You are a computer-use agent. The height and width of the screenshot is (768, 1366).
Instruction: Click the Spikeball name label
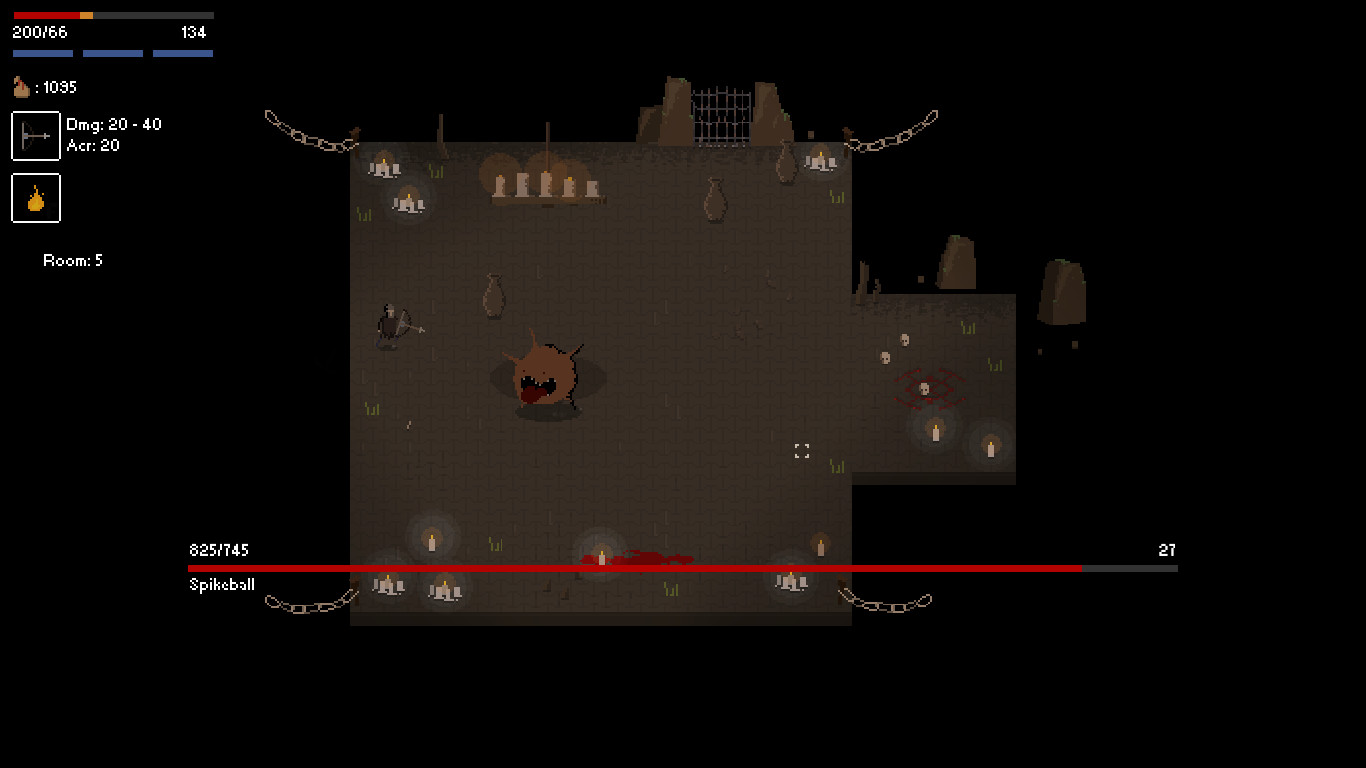click(220, 585)
